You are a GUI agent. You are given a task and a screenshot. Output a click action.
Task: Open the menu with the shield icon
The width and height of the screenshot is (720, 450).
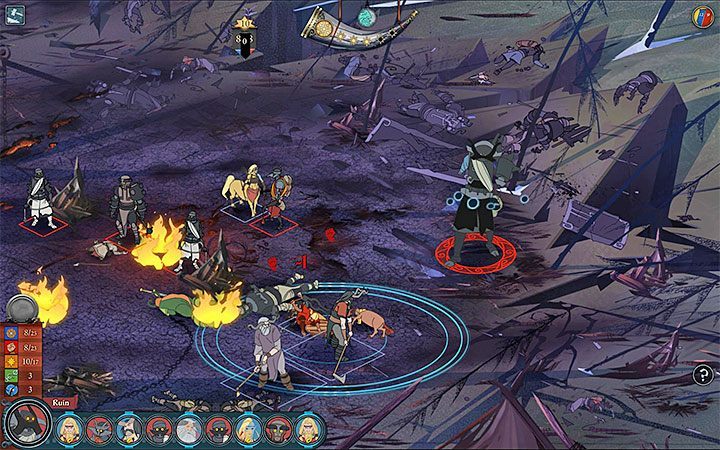click(x=702, y=16)
